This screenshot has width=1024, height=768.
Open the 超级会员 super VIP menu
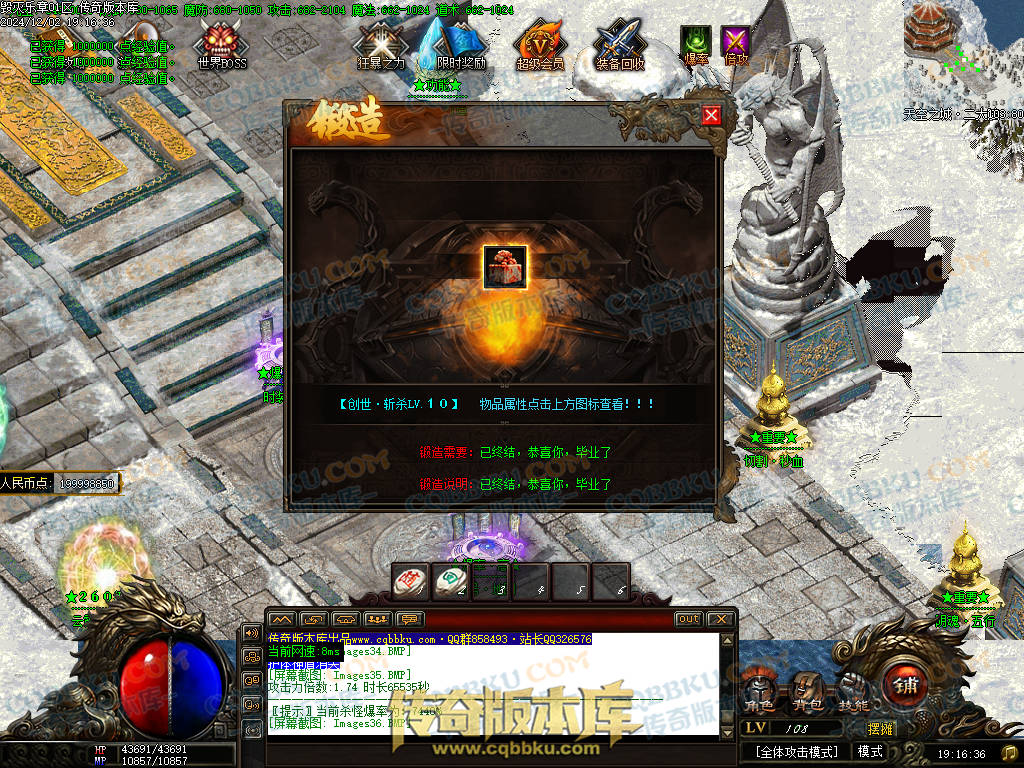click(540, 44)
